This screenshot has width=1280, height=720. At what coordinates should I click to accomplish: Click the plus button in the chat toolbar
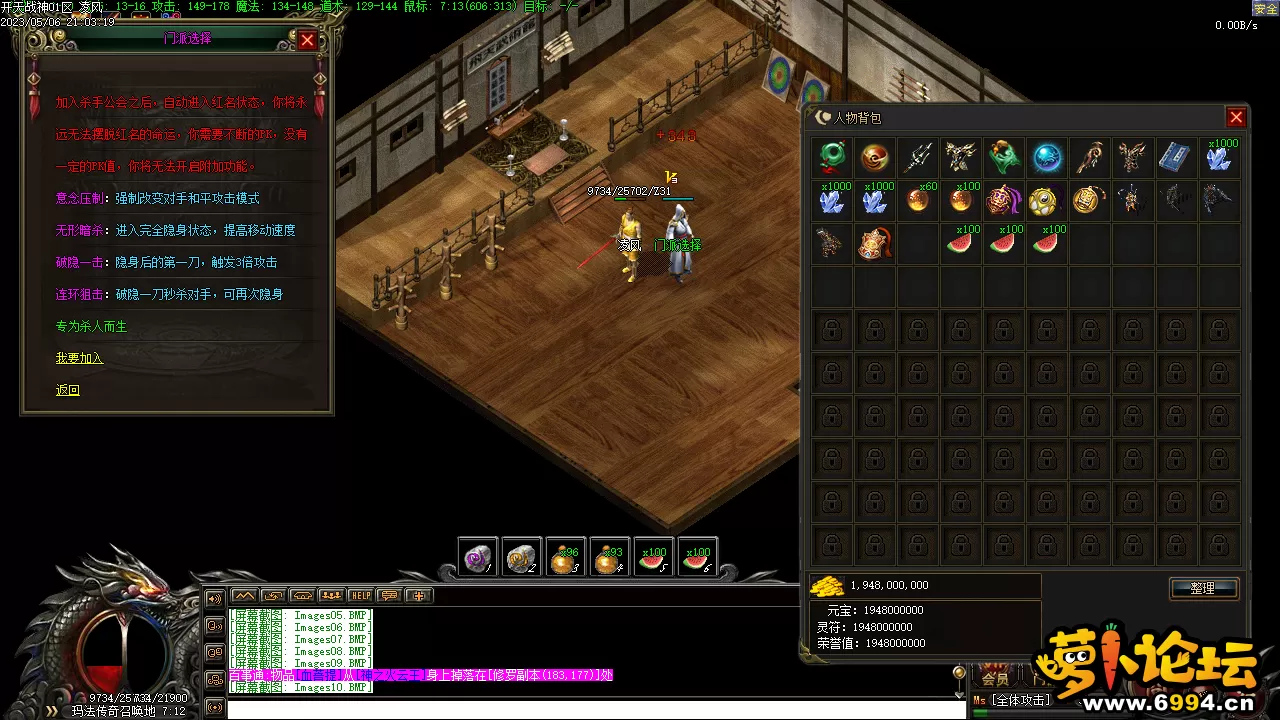tap(418, 595)
